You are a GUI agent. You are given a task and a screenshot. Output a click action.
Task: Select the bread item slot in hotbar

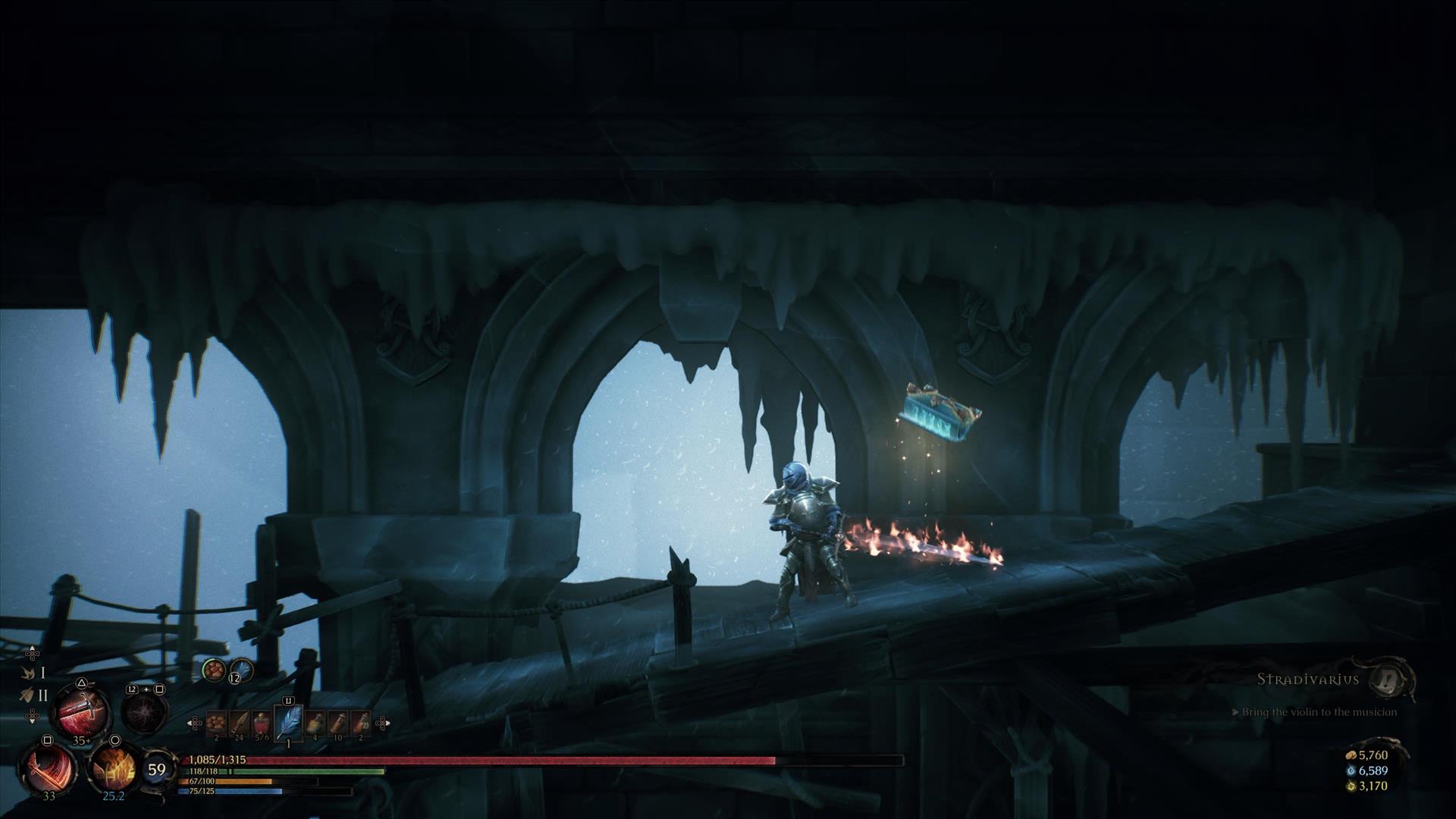pyautogui.click(x=216, y=723)
